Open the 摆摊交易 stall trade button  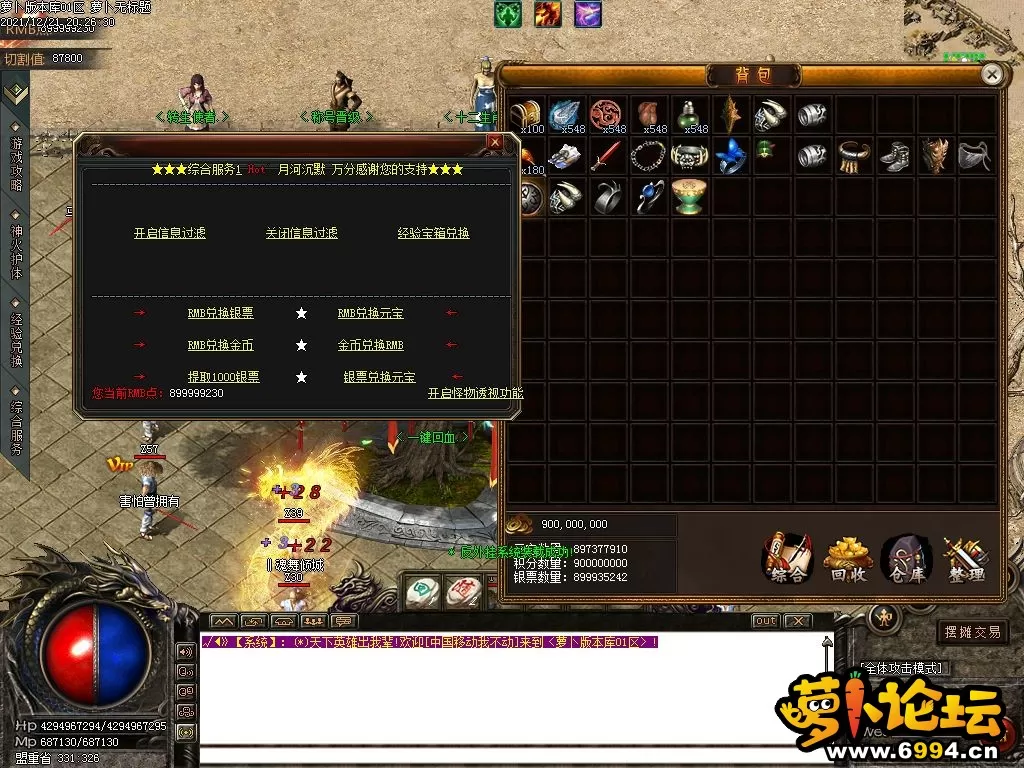point(972,632)
